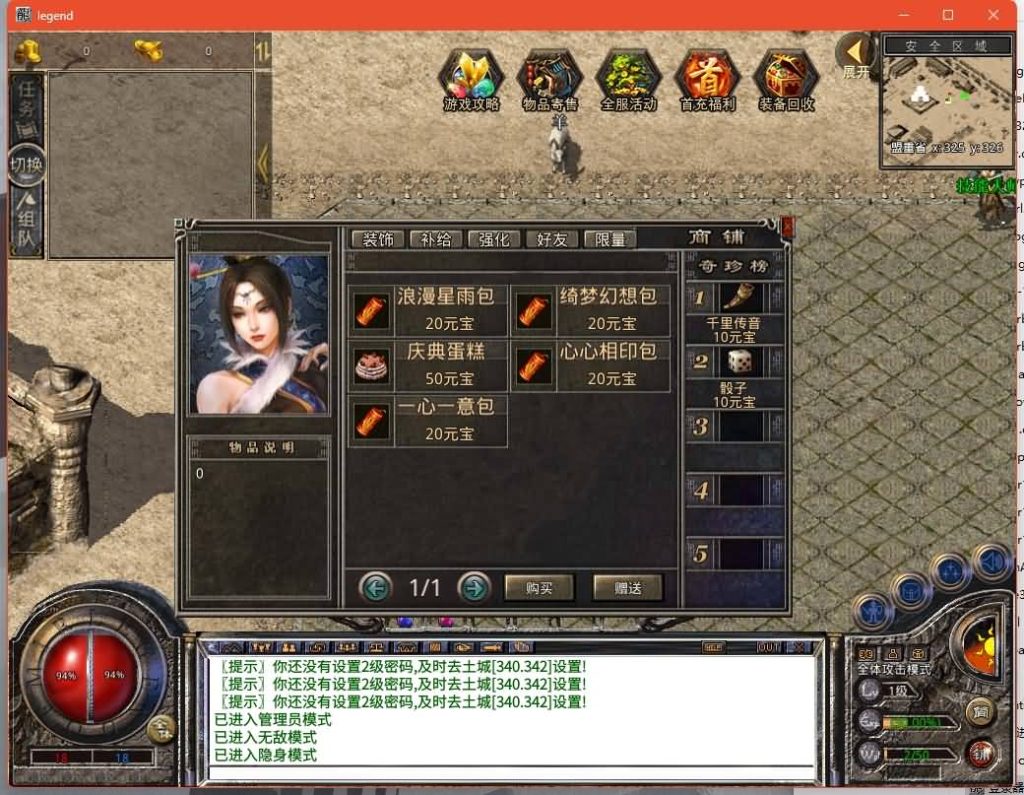The image size is (1024, 795).
Task: Click the 购买 buy button
Action: (x=539, y=588)
